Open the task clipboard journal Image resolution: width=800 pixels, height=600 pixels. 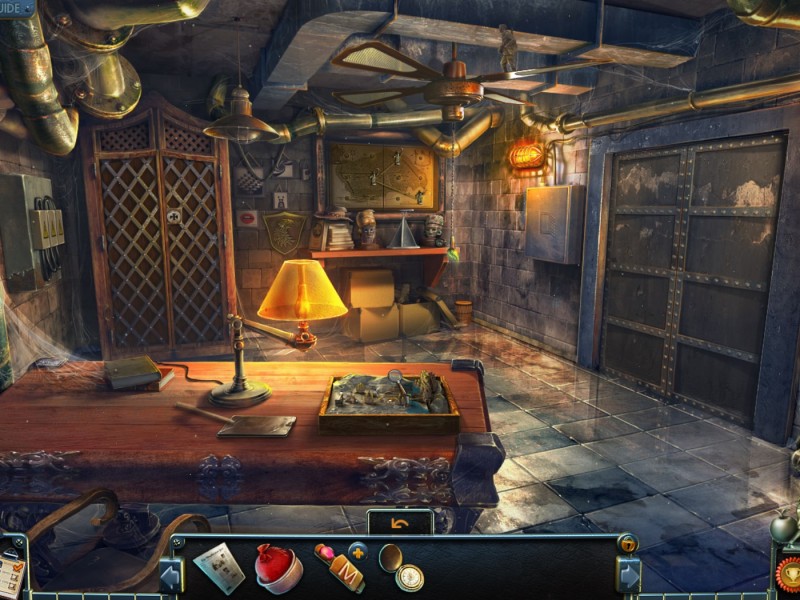(11, 573)
